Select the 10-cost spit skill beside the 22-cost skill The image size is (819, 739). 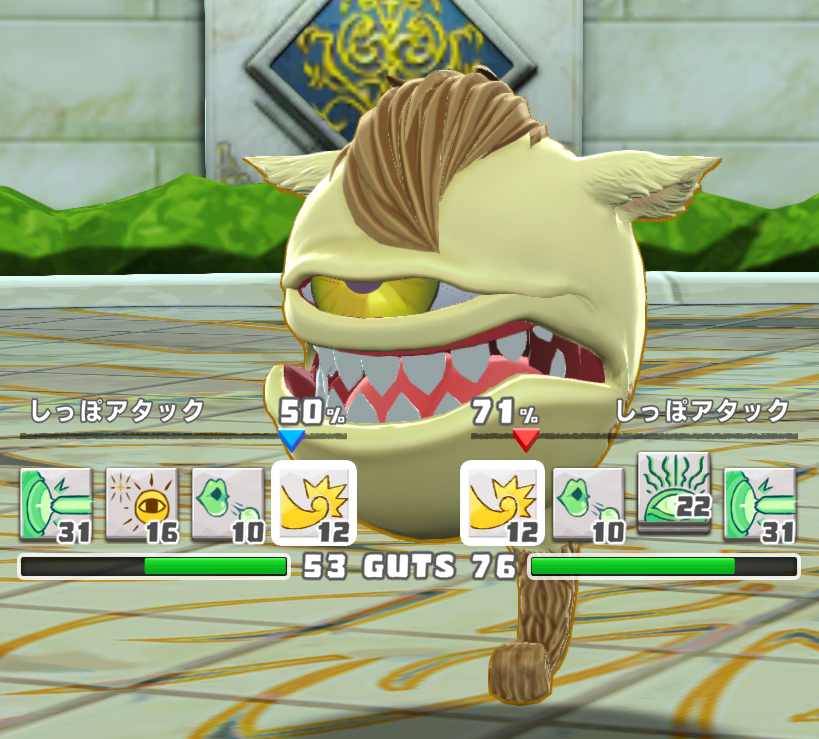tap(588, 503)
